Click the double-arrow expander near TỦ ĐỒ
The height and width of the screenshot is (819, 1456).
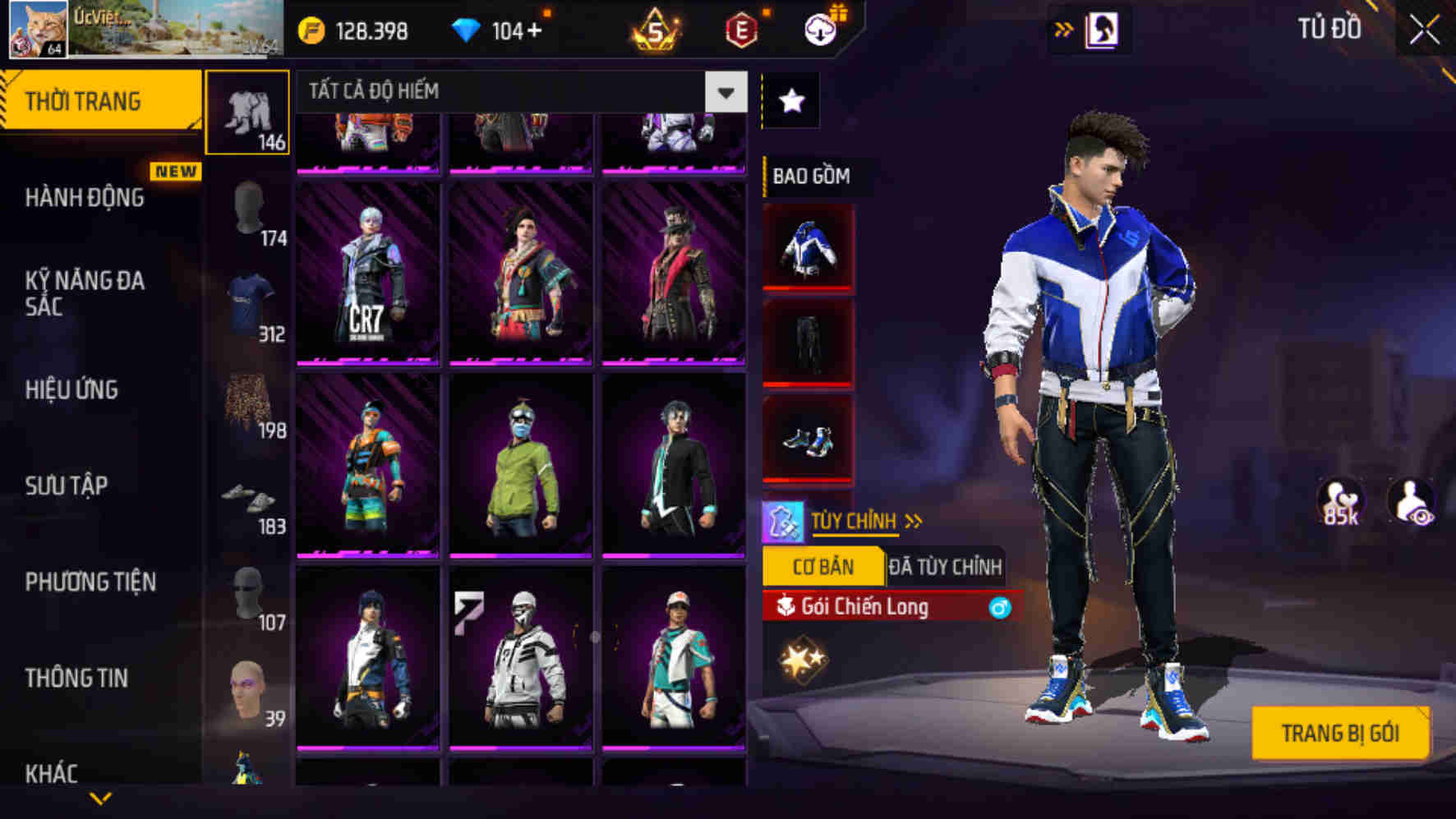[x=1064, y=27]
